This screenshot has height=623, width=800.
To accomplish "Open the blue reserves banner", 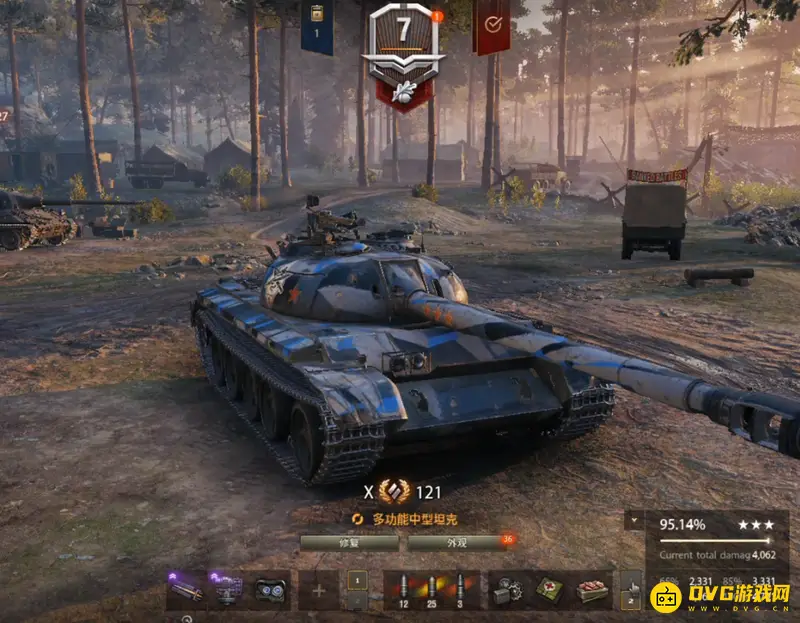I will point(317,27).
